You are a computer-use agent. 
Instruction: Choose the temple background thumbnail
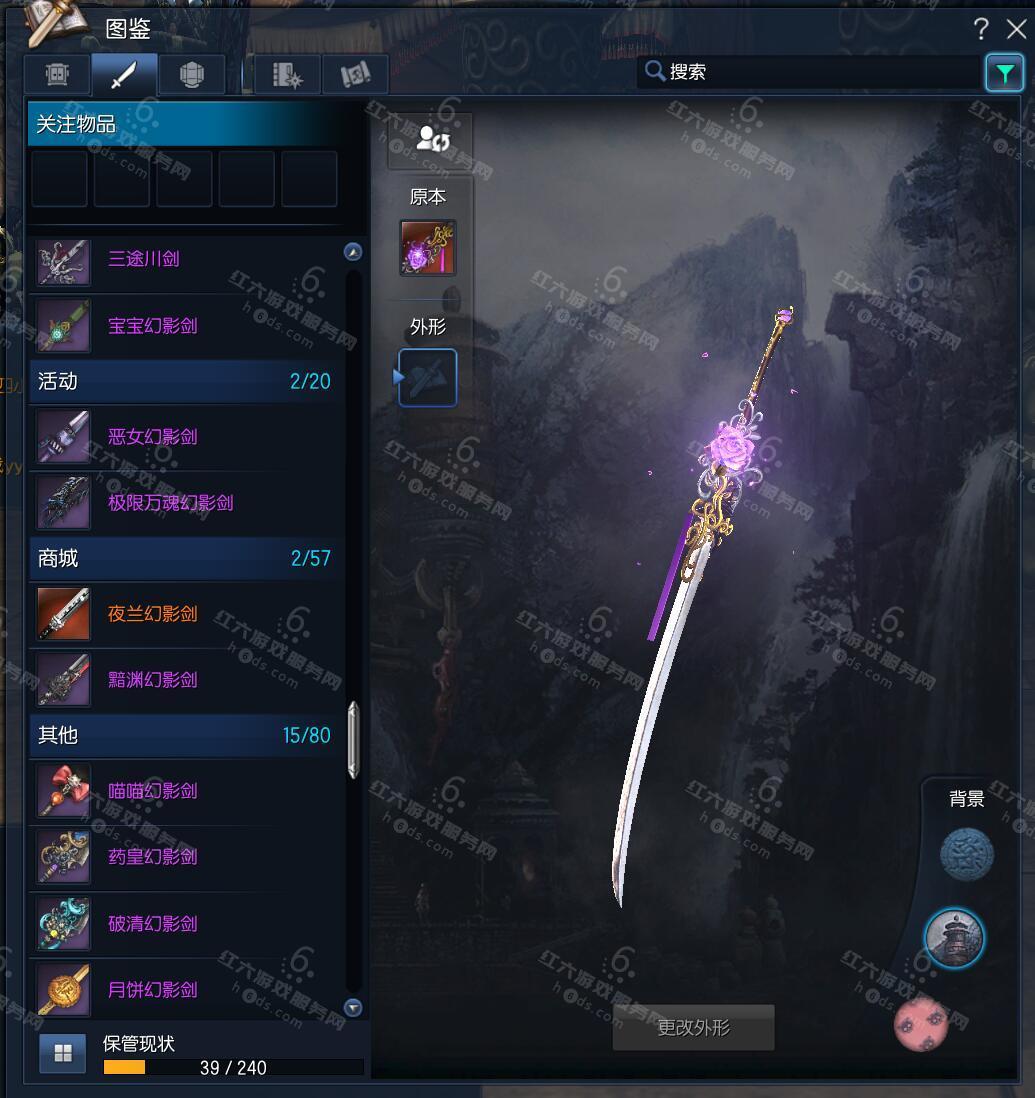[953, 939]
